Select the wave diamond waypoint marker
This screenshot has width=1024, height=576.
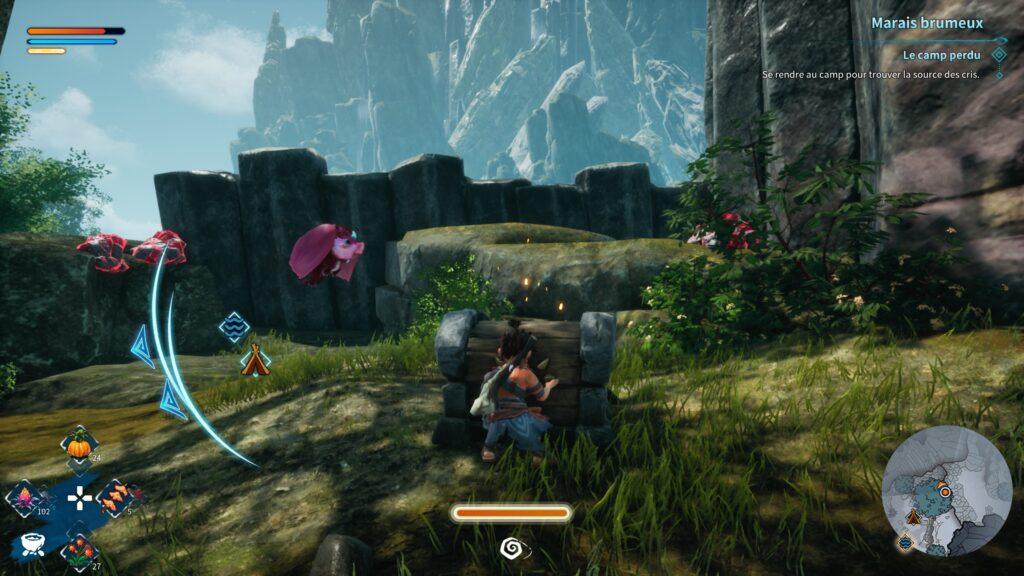(x=234, y=326)
